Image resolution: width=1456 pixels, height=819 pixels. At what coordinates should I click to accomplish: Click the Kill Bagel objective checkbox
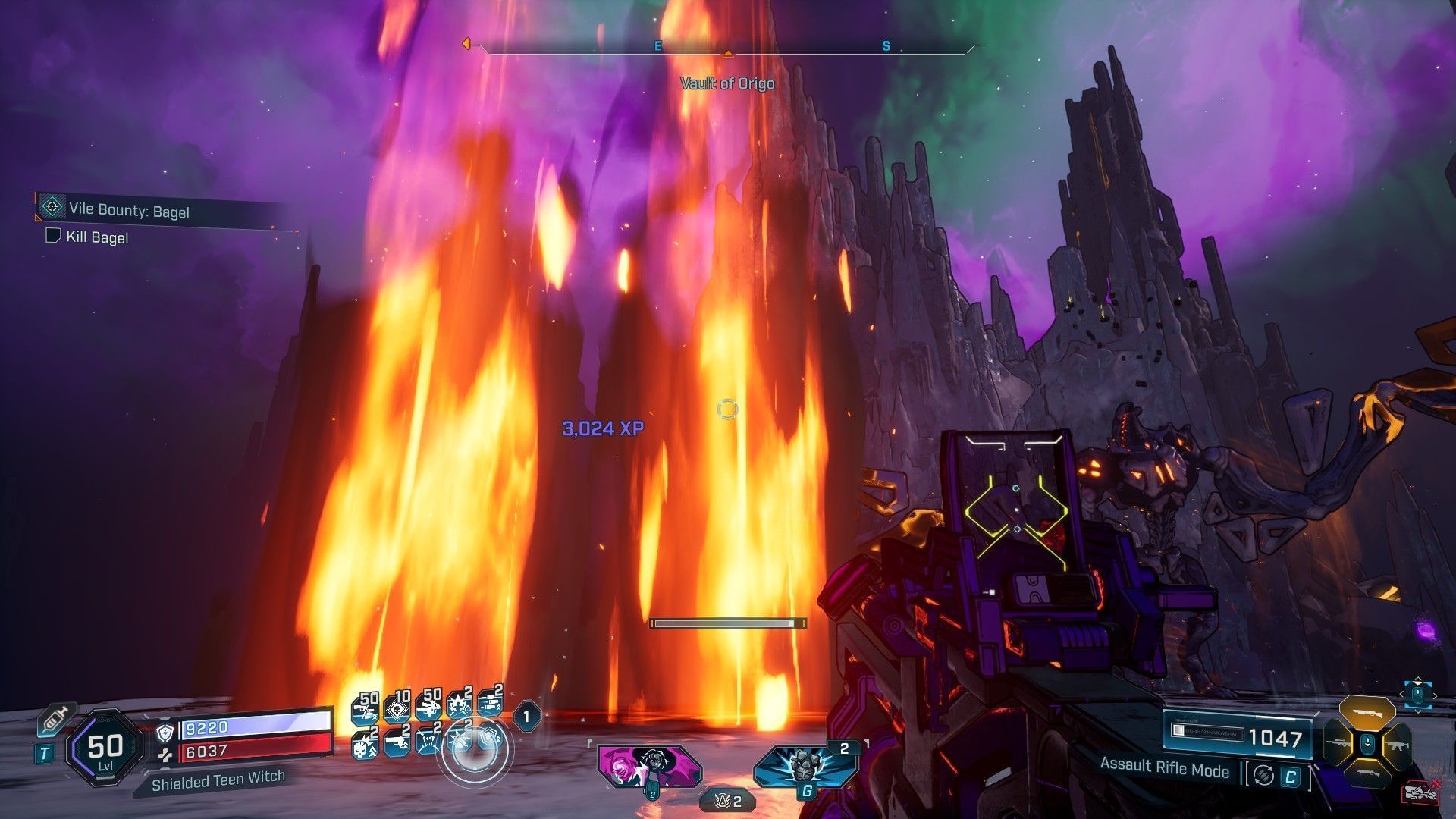tap(53, 236)
